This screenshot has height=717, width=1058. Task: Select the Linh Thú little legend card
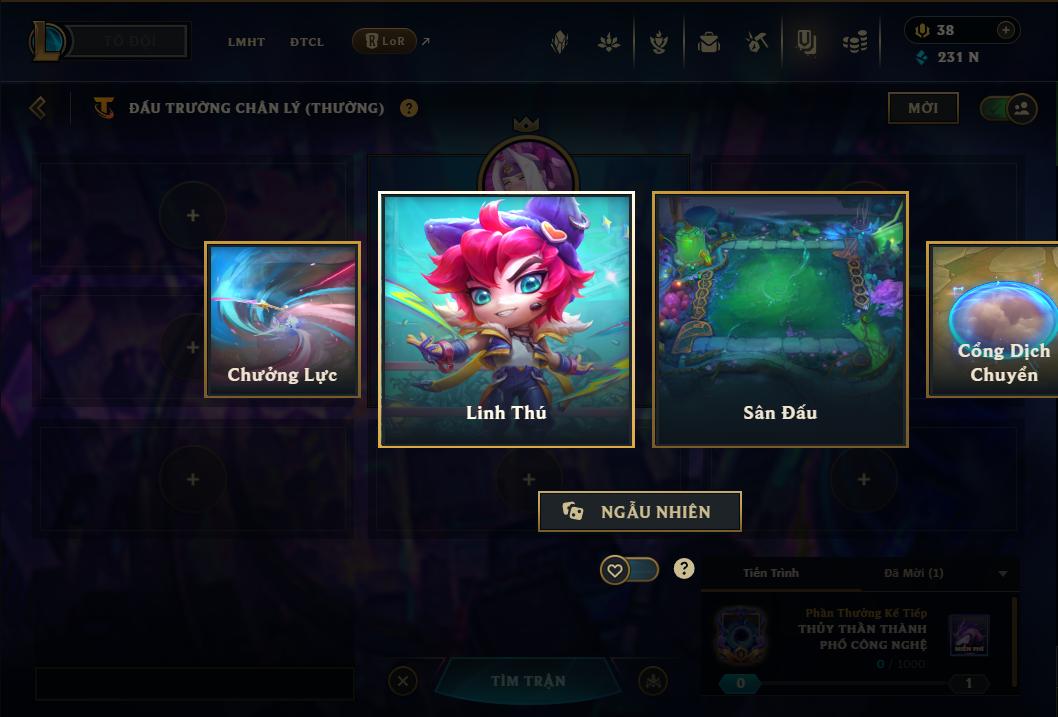[x=506, y=319]
